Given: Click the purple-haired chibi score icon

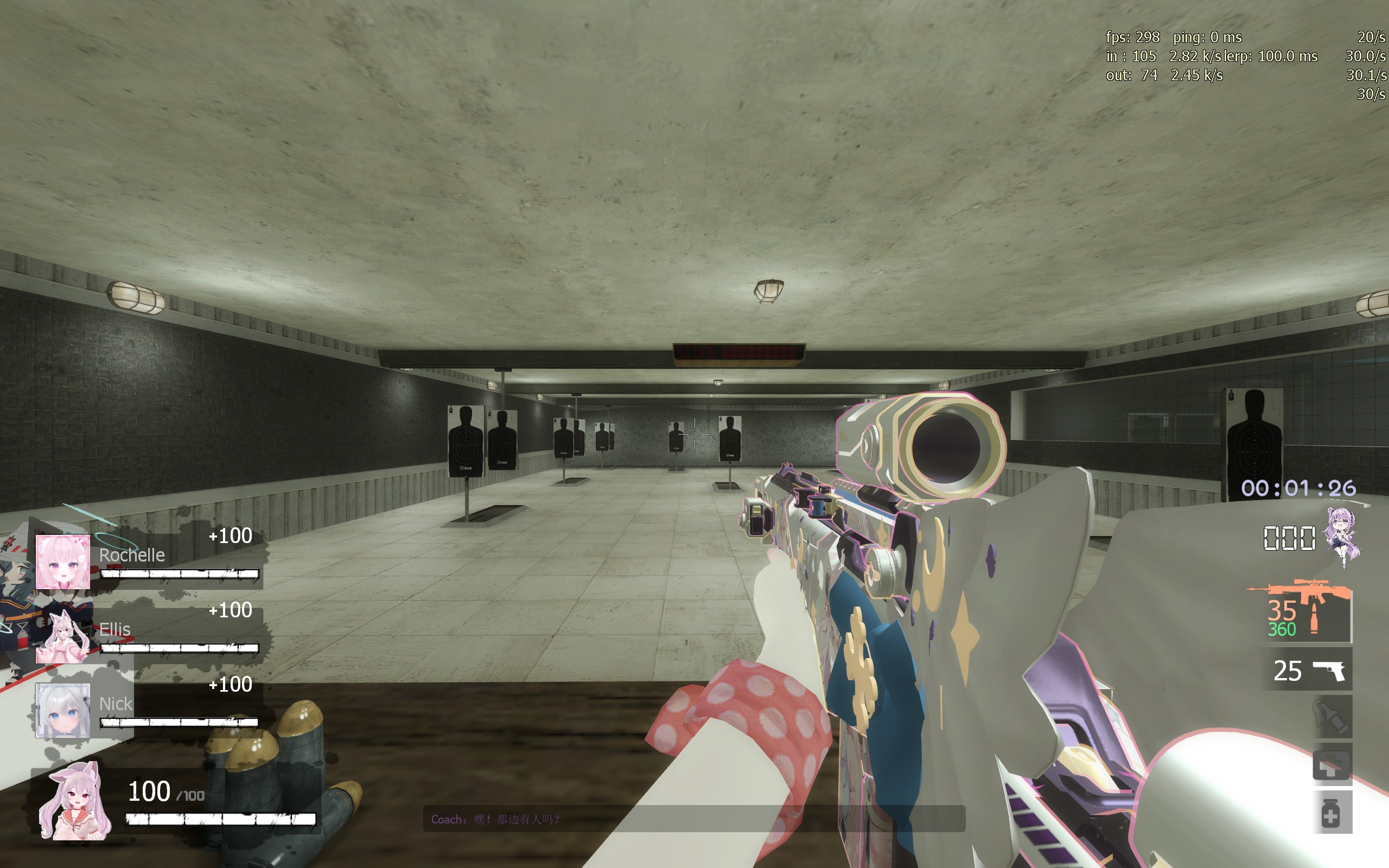Looking at the screenshot, I should point(1343,537).
